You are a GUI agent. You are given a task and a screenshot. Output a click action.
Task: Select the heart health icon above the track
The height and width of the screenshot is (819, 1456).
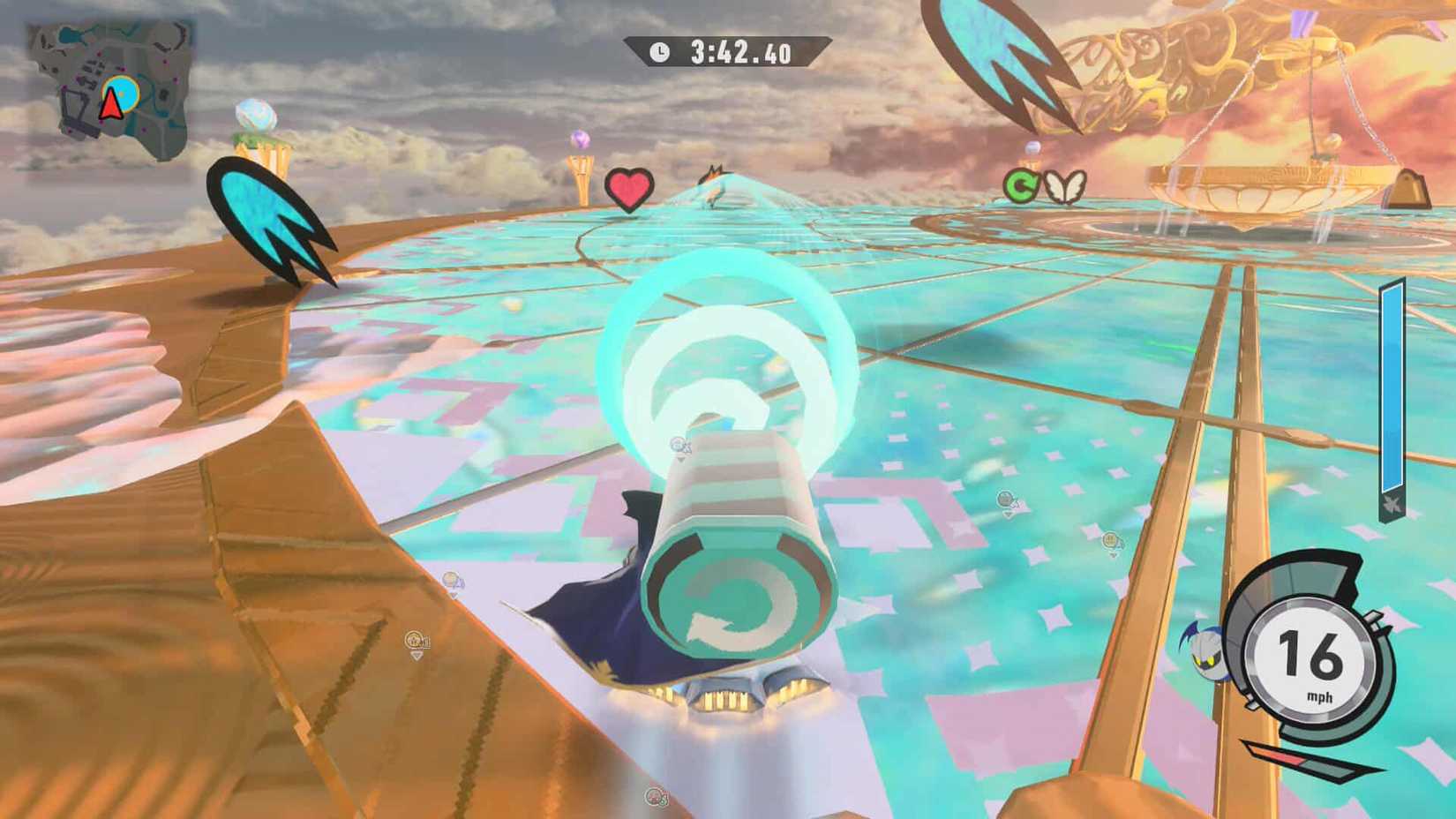coord(628,188)
